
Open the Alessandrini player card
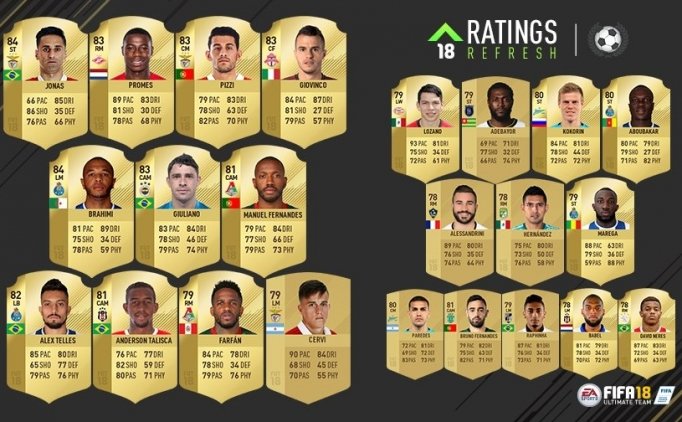pos(459,228)
